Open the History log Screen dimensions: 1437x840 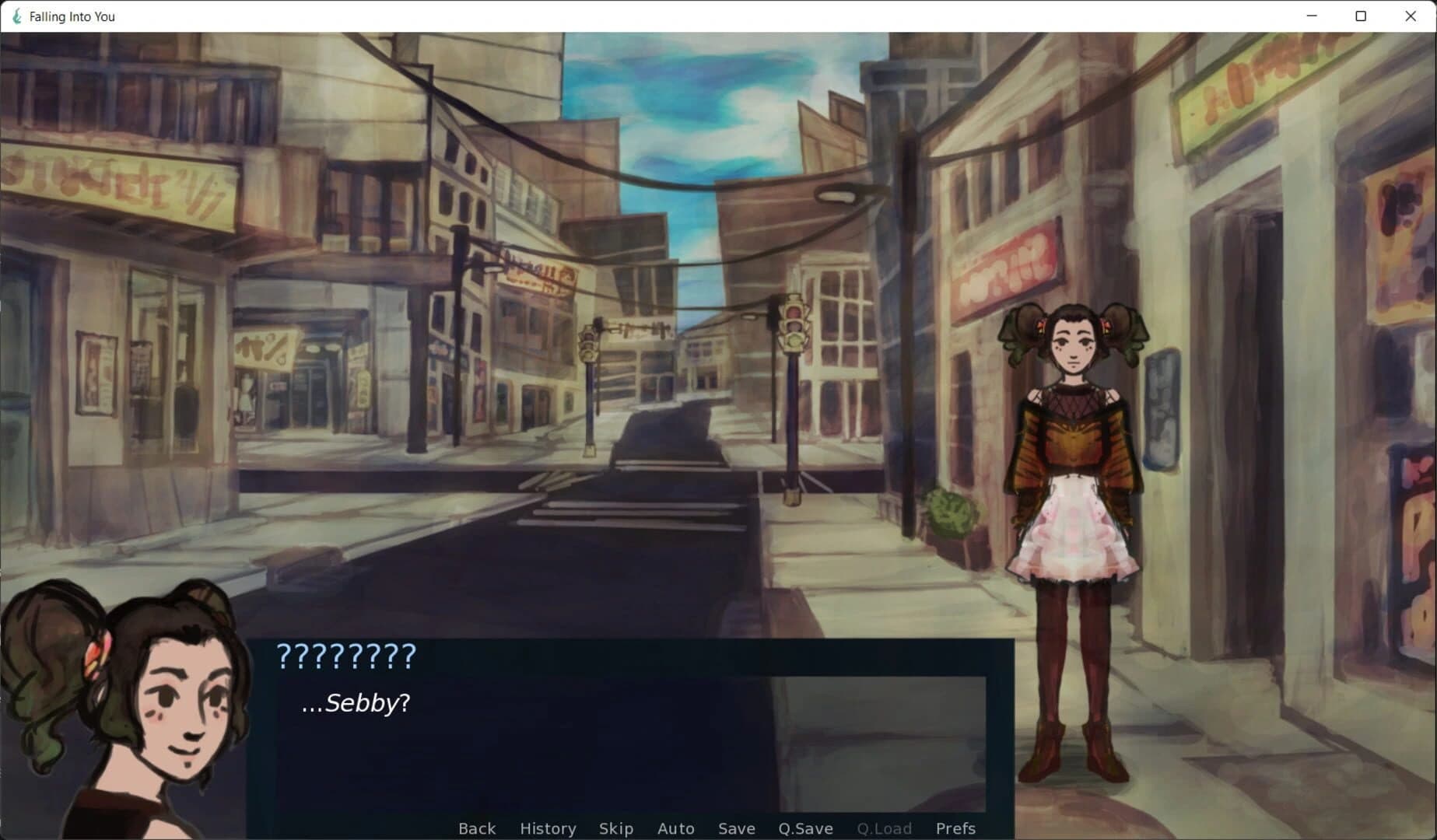[x=548, y=828]
